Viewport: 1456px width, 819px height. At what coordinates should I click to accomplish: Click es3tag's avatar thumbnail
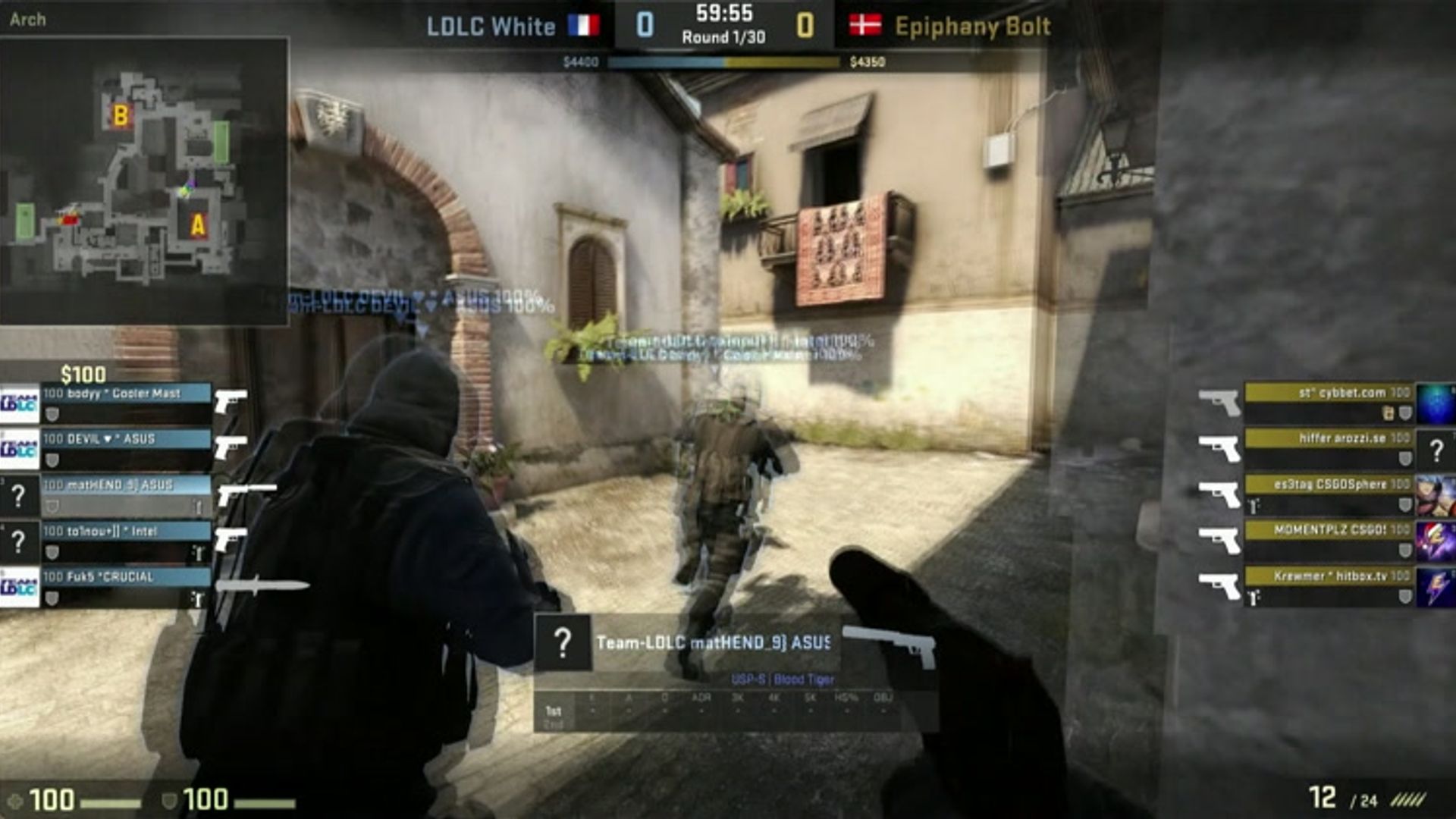point(1436,495)
